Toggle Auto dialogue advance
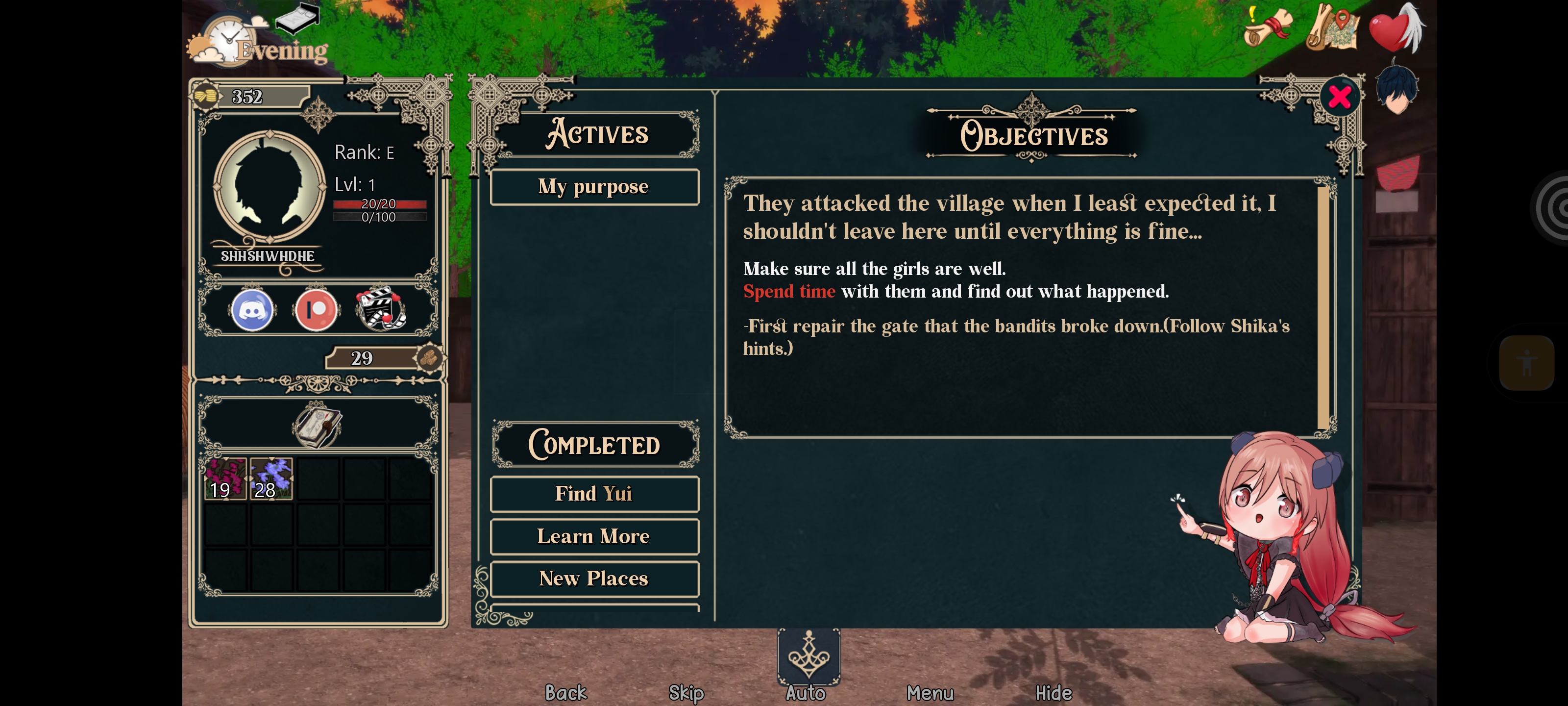This screenshot has height=706, width=1568. pos(806,693)
